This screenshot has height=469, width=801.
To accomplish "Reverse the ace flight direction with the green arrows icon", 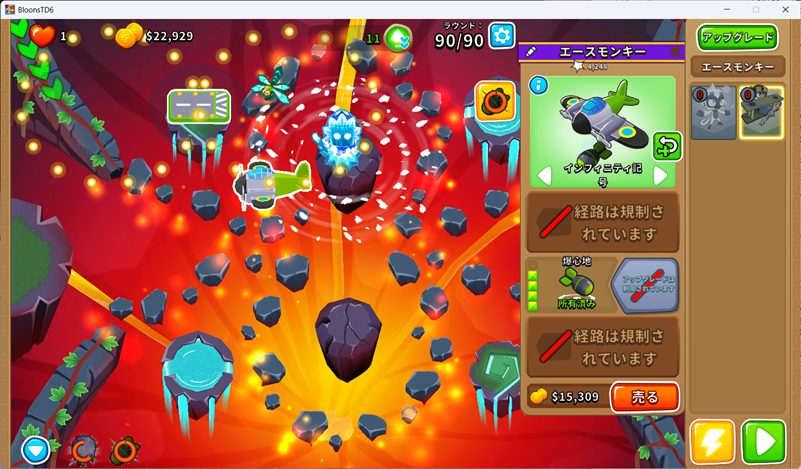I will (667, 146).
